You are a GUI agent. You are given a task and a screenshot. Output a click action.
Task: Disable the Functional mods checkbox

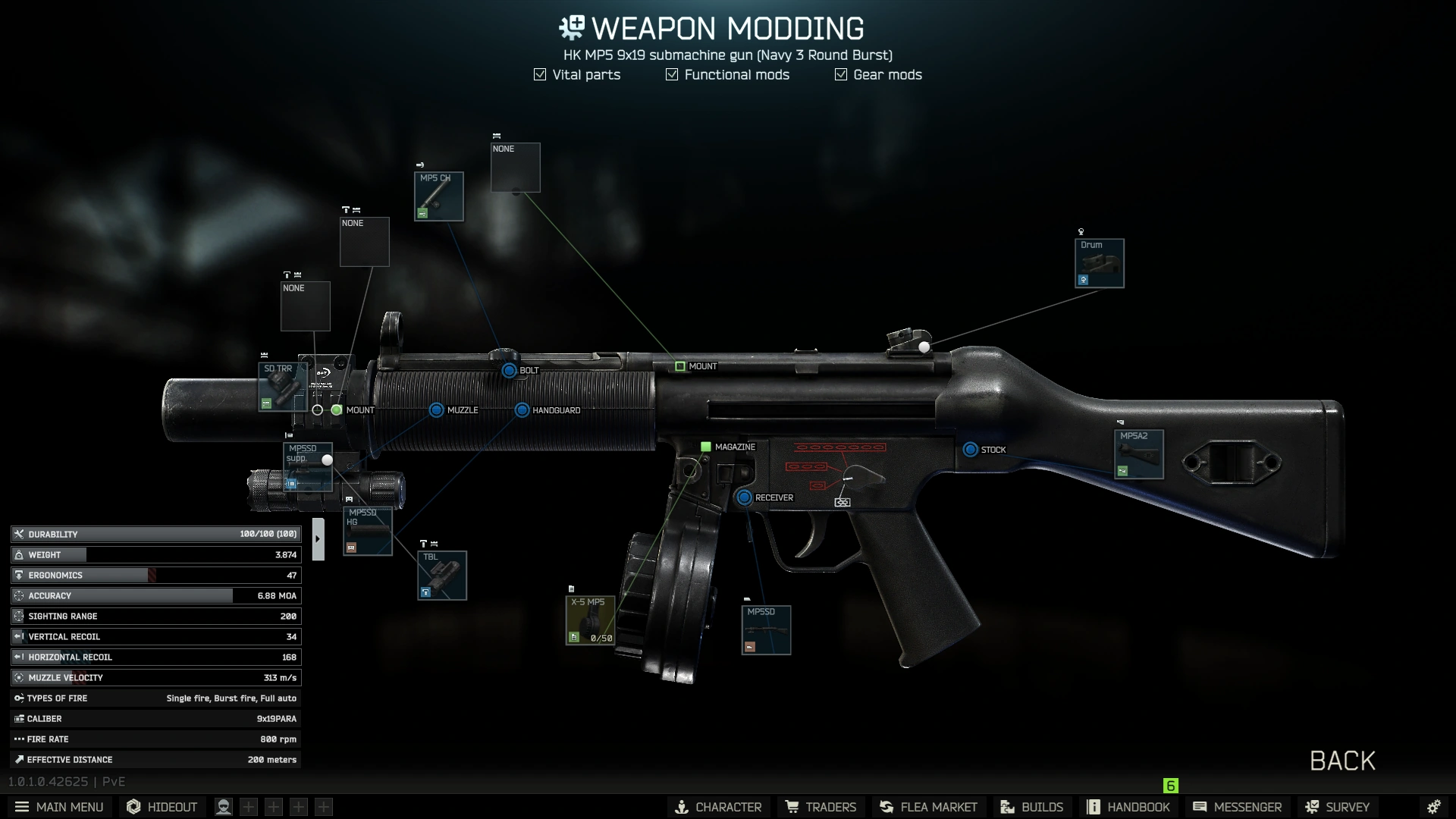click(x=671, y=74)
